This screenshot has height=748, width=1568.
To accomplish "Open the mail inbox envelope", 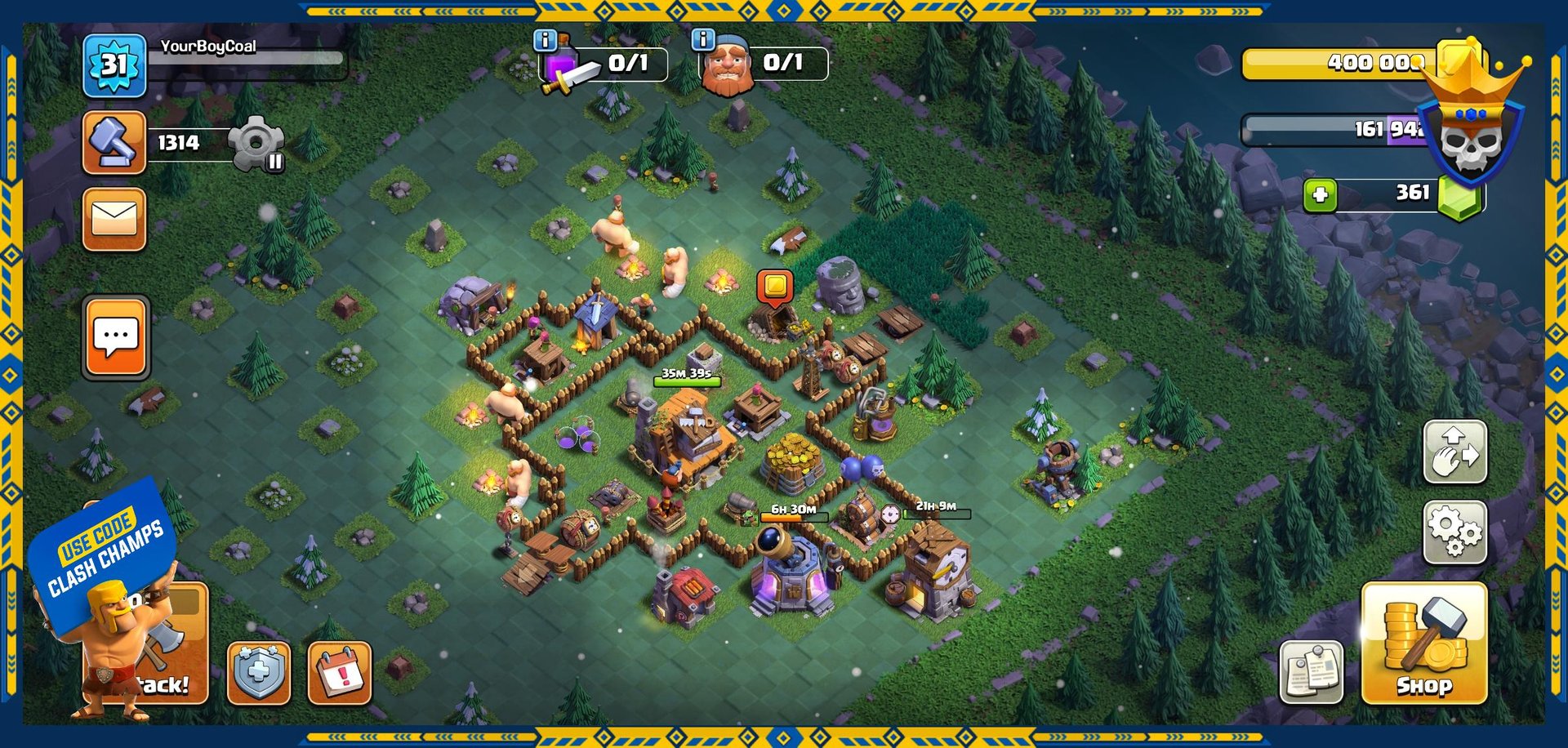I will 114,219.
